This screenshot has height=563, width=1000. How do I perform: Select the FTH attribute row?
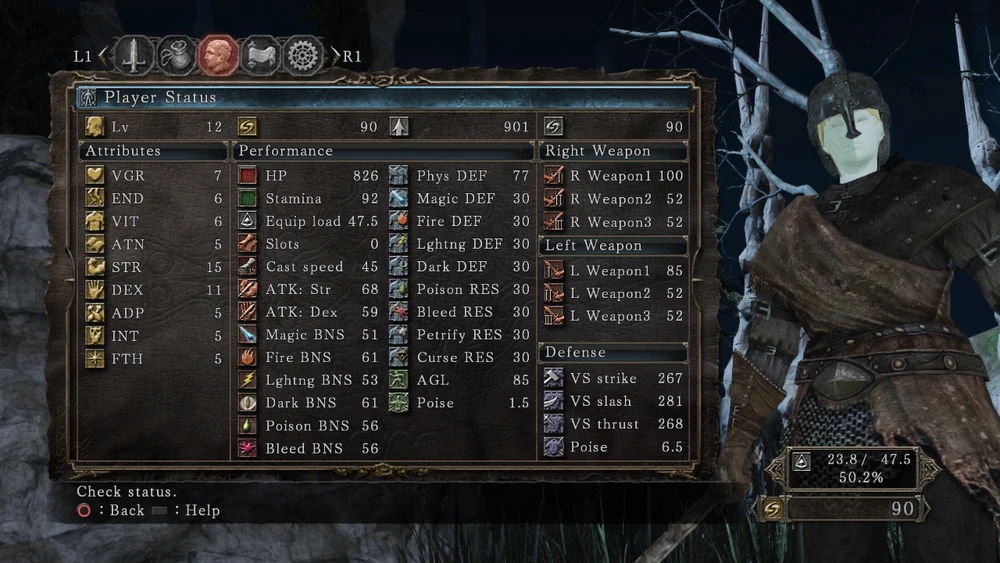154,359
